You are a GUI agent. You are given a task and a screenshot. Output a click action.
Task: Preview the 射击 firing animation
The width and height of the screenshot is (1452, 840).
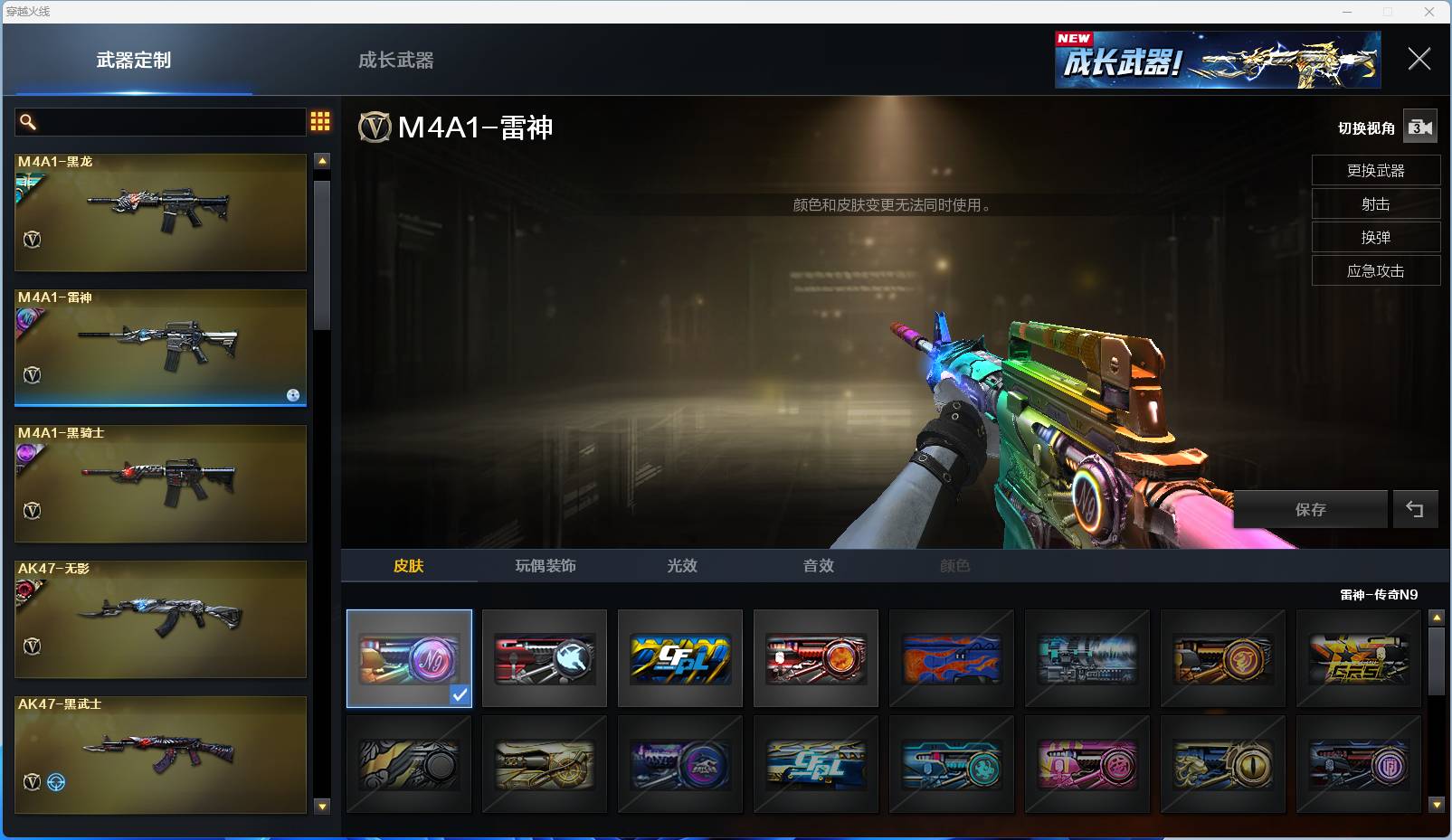(x=1375, y=204)
